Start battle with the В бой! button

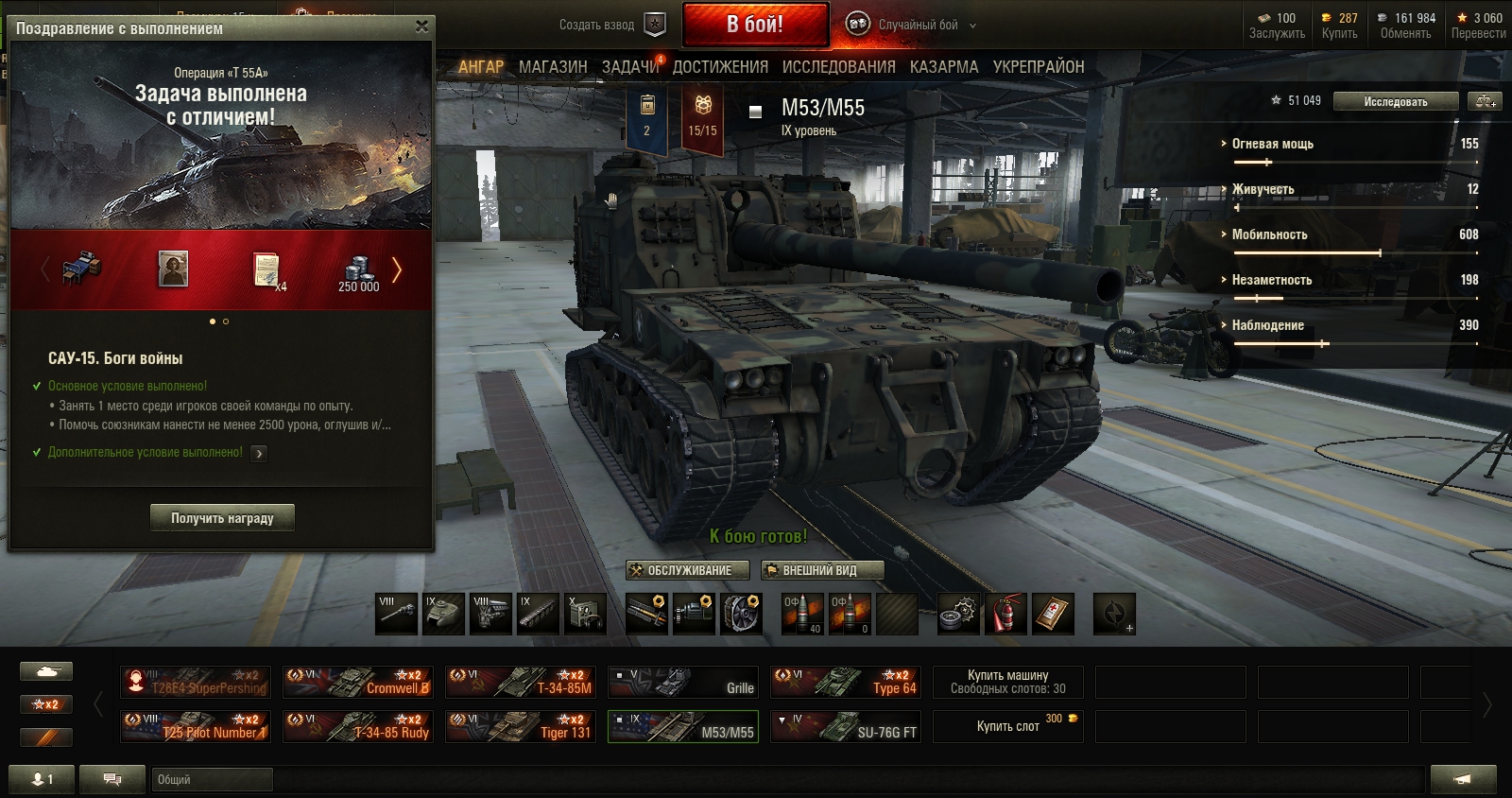tap(755, 25)
